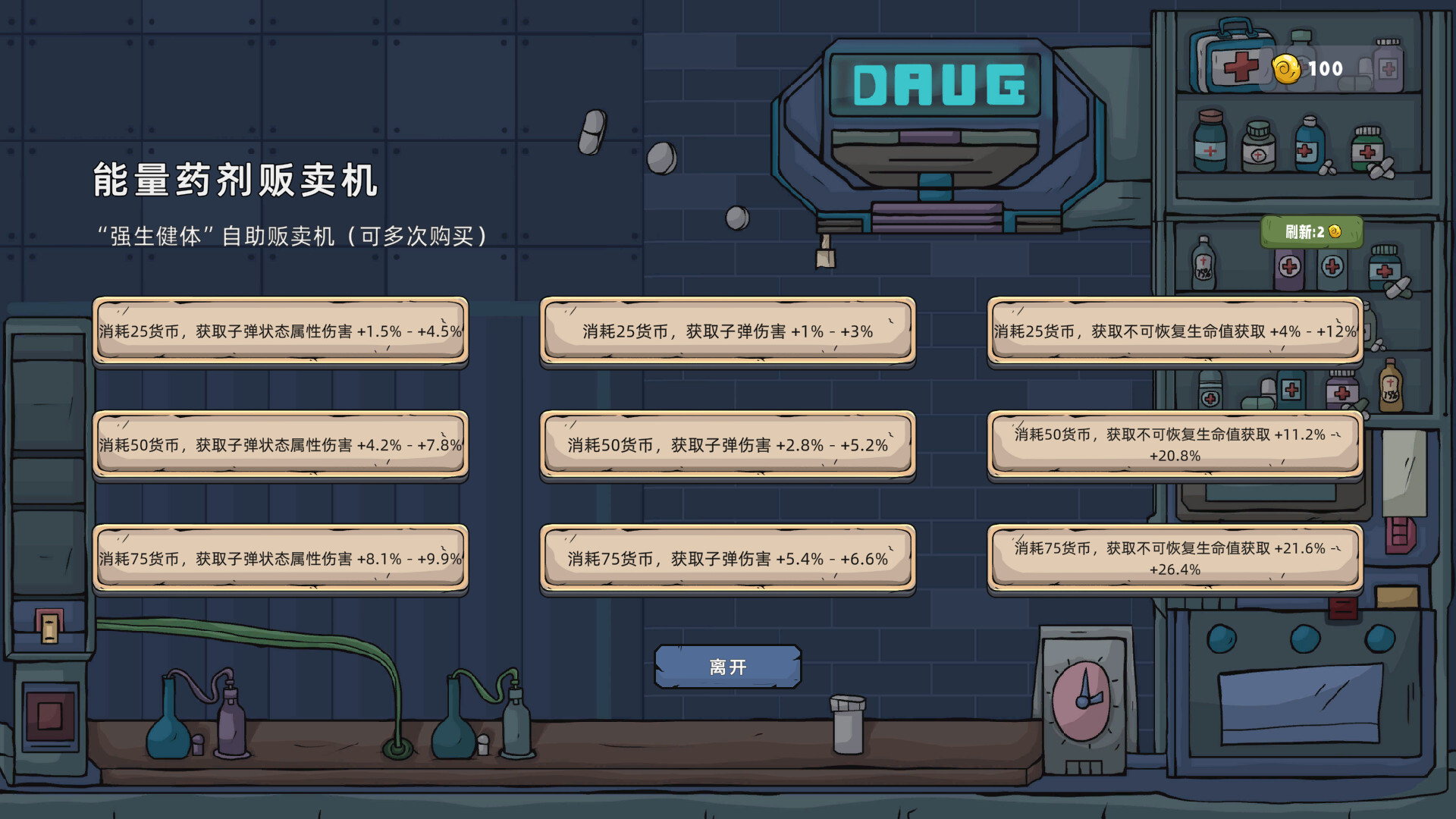
Task: Click the green pill jar with red cross
Action: pyautogui.click(x=1369, y=148)
